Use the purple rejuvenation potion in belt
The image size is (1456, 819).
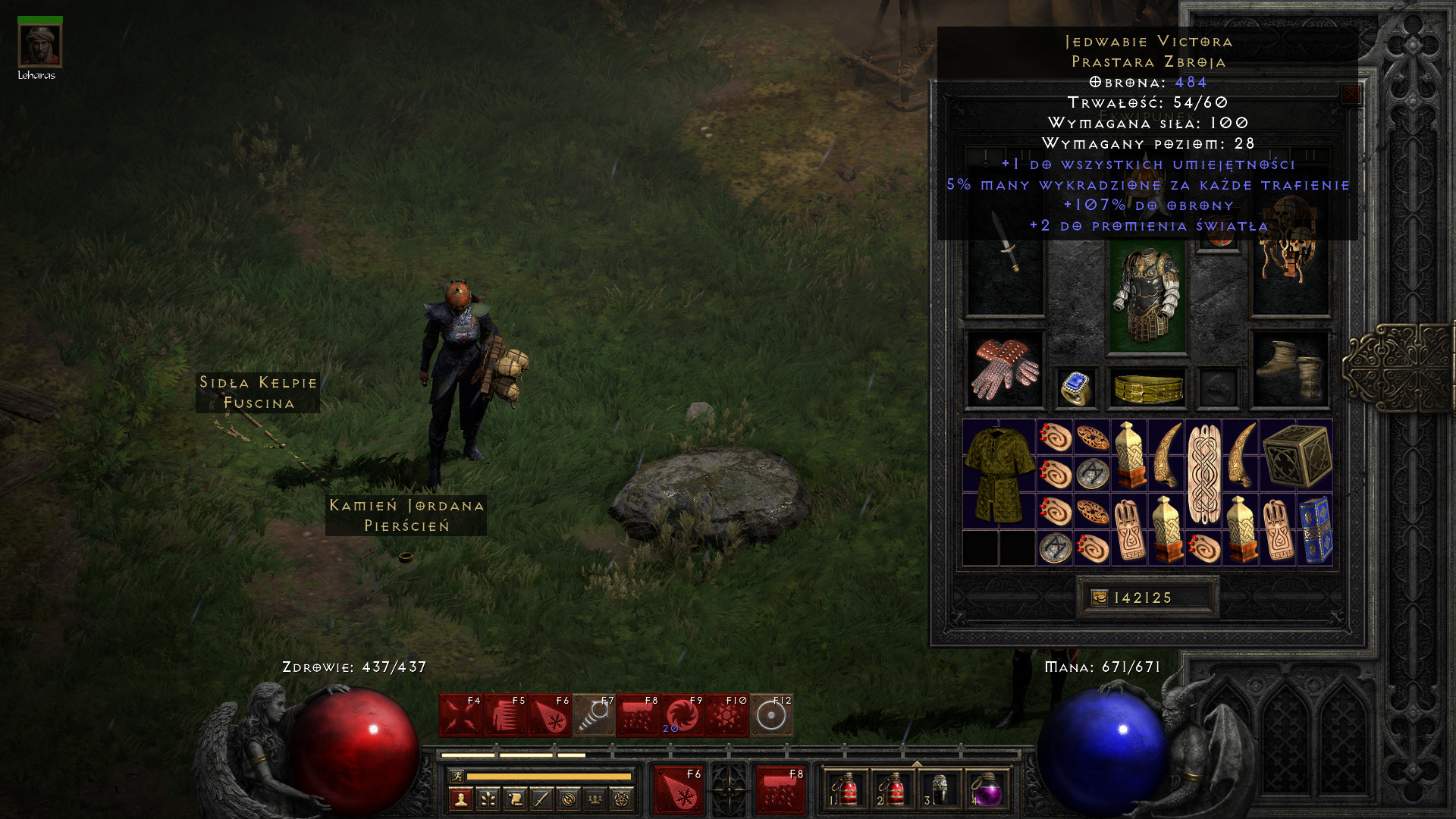[x=987, y=790]
